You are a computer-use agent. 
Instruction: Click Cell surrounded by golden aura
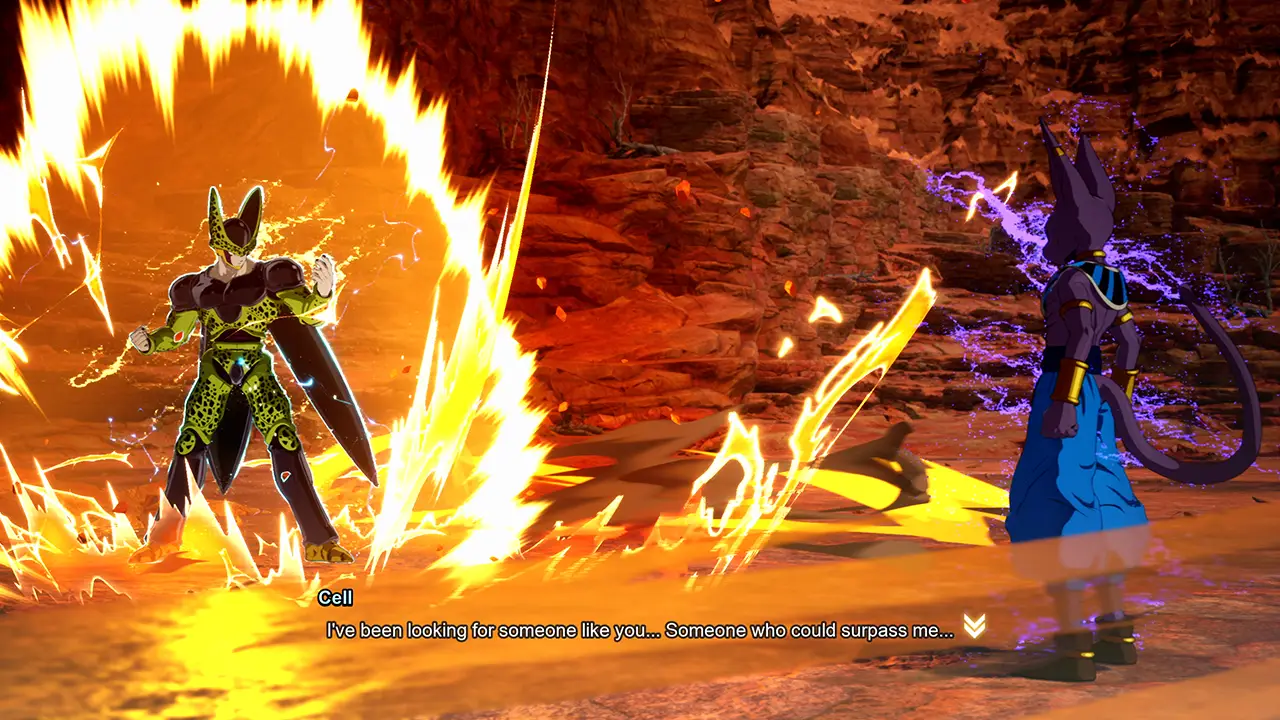pyautogui.click(x=230, y=360)
